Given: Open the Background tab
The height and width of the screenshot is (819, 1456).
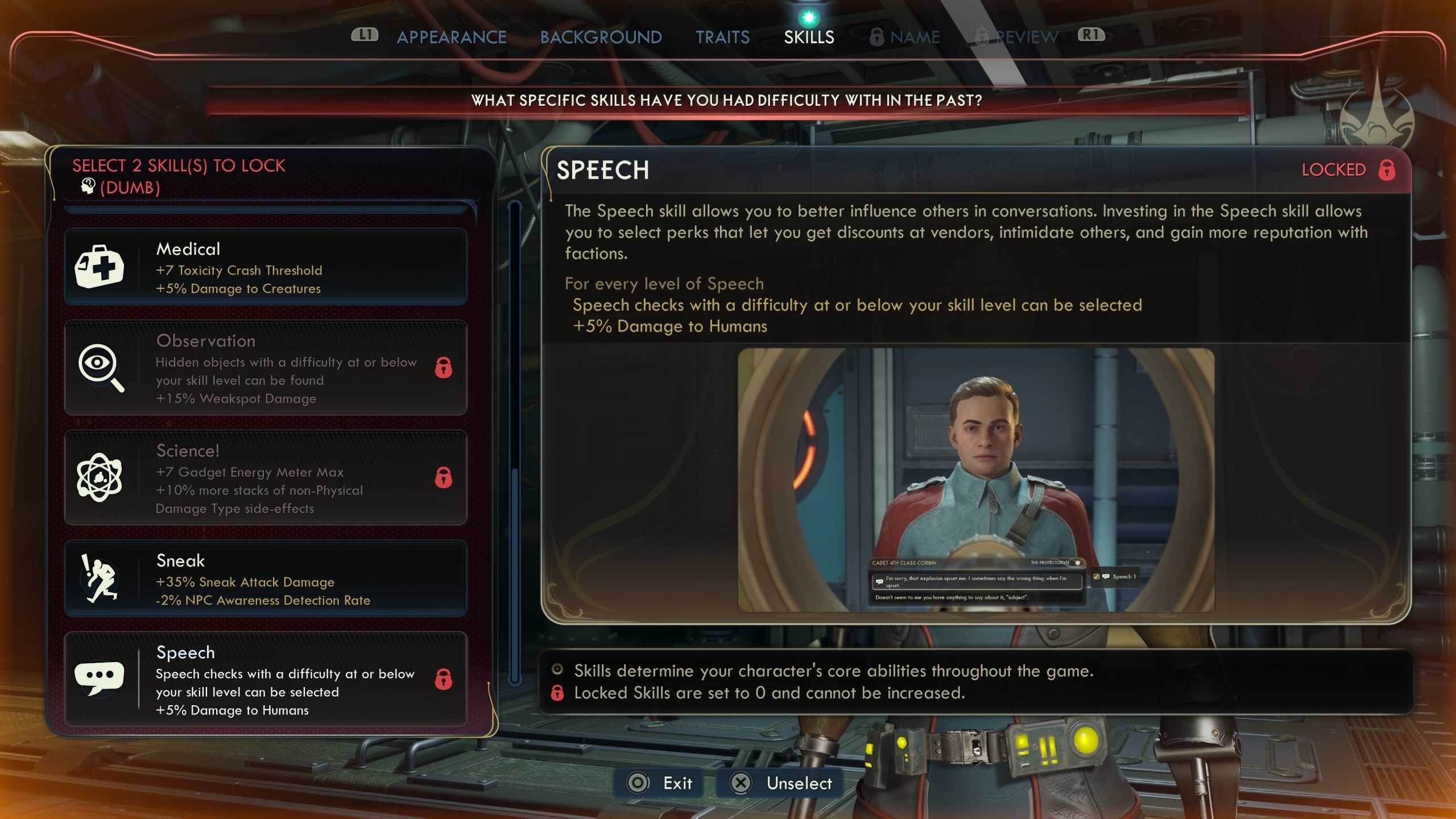Looking at the screenshot, I should pos(601,37).
